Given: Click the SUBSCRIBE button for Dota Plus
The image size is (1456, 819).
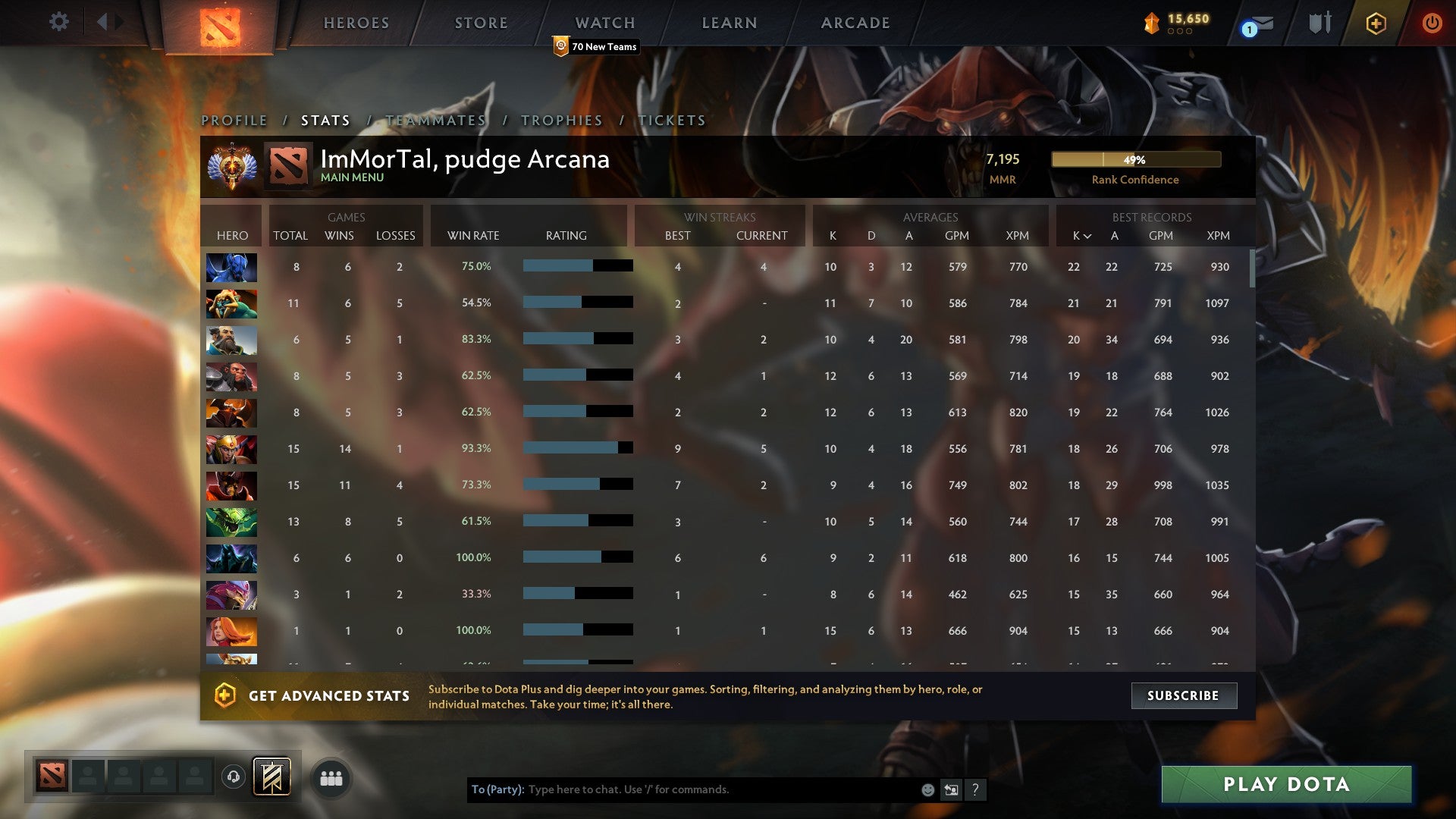Looking at the screenshot, I should (x=1184, y=695).
